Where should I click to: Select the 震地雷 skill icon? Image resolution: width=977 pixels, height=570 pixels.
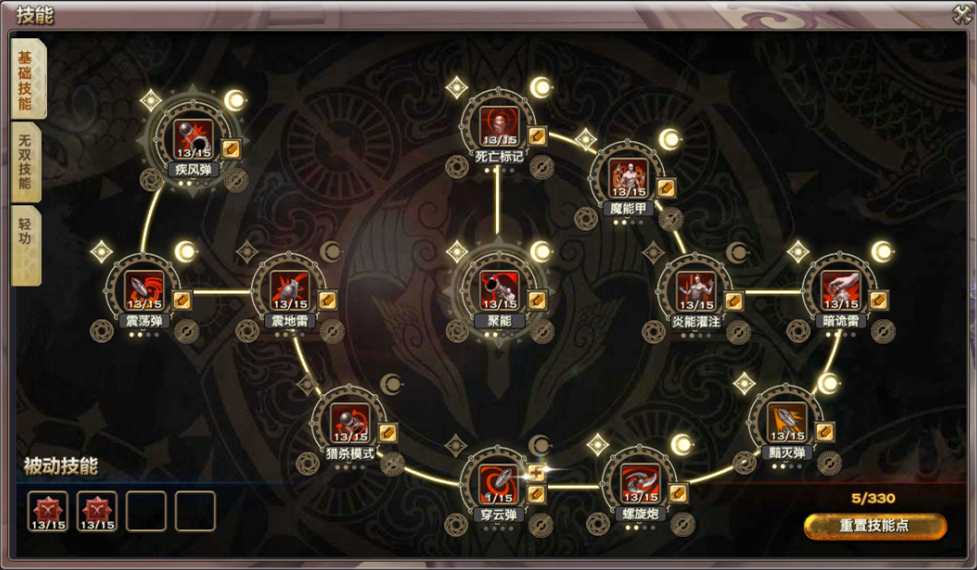tap(290, 291)
